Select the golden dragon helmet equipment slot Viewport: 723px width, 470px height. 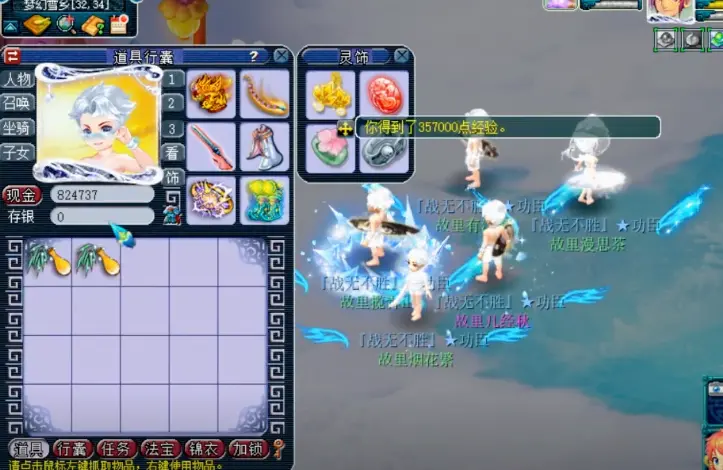point(211,93)
